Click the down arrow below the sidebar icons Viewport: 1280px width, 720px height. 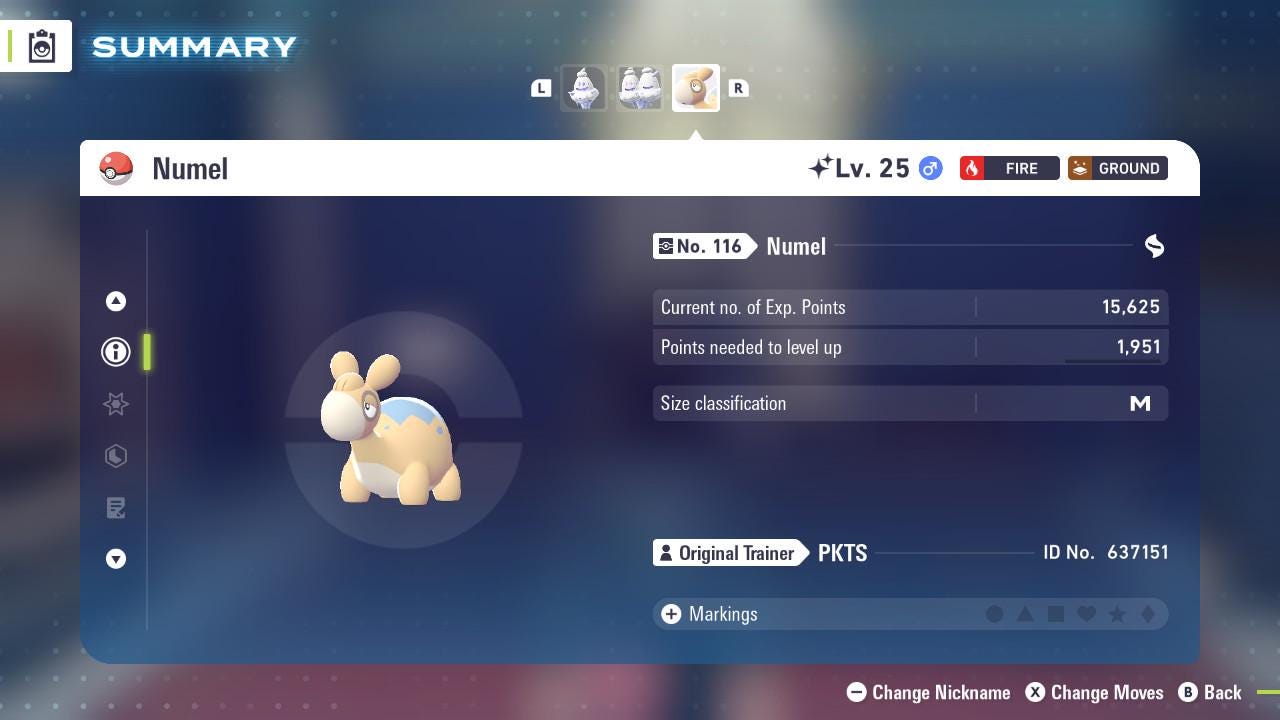point(115,559)
